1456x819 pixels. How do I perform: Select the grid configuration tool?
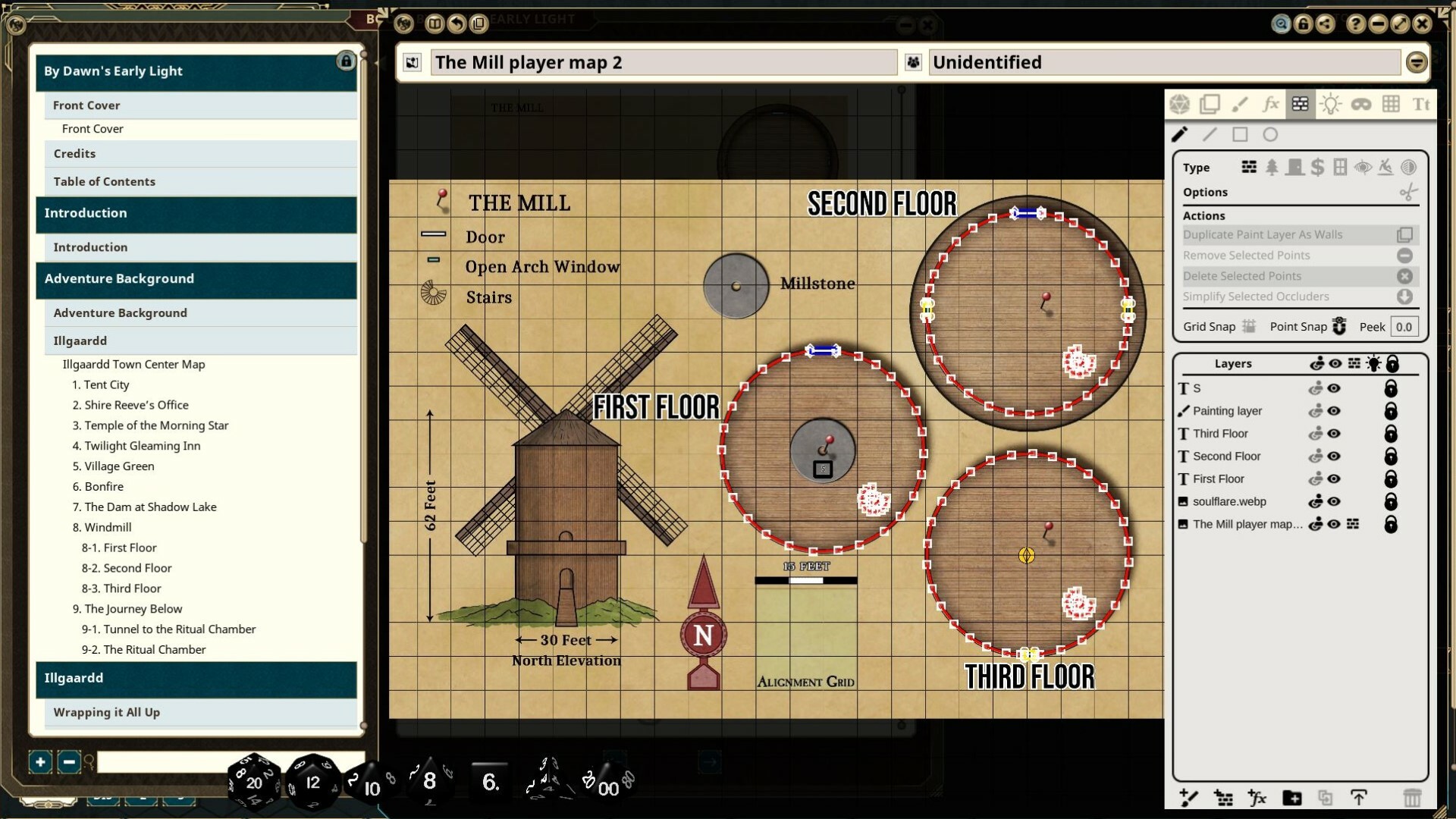(1392, 104)
